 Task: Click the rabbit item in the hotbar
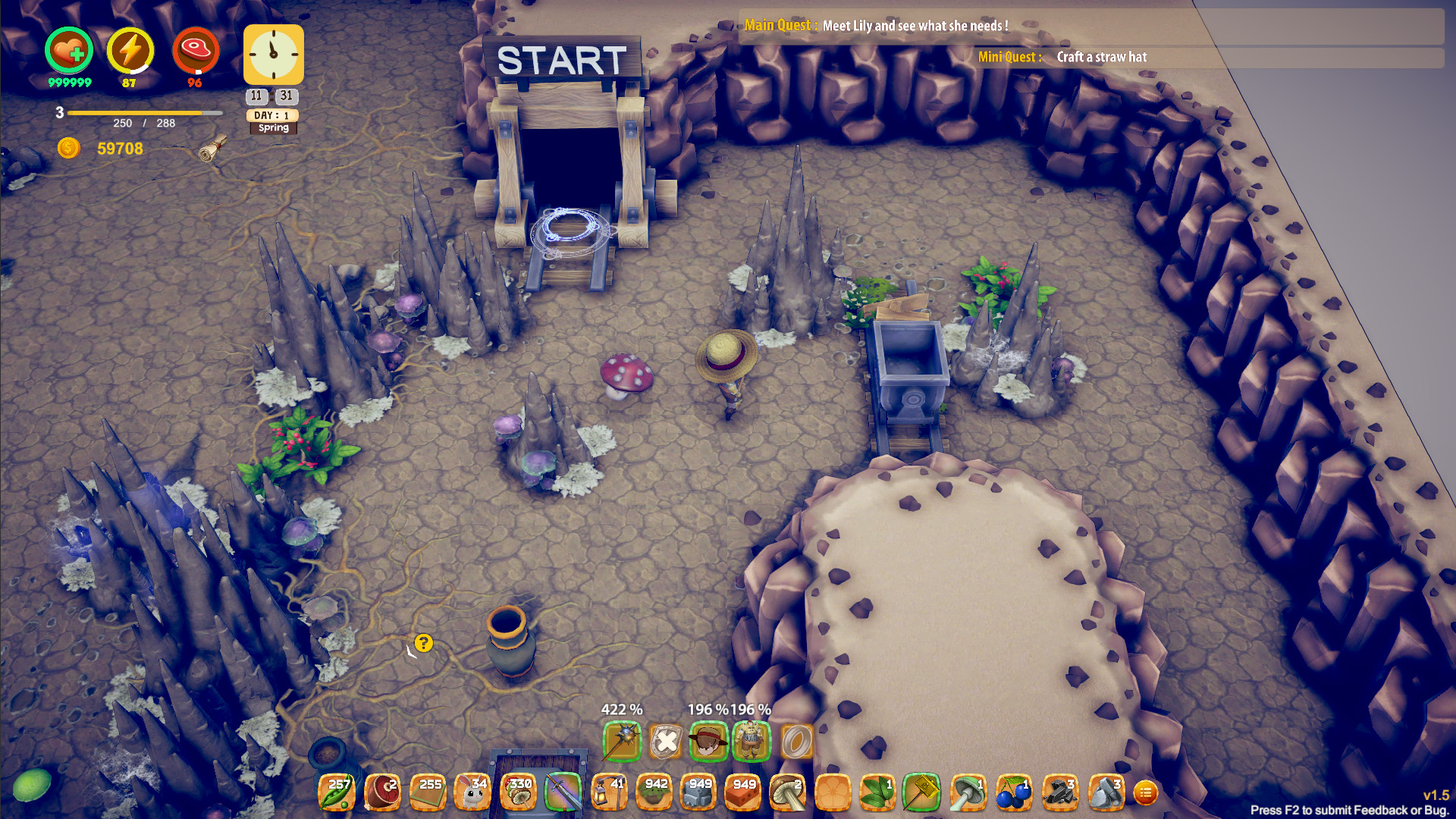[x=473, y=791]
